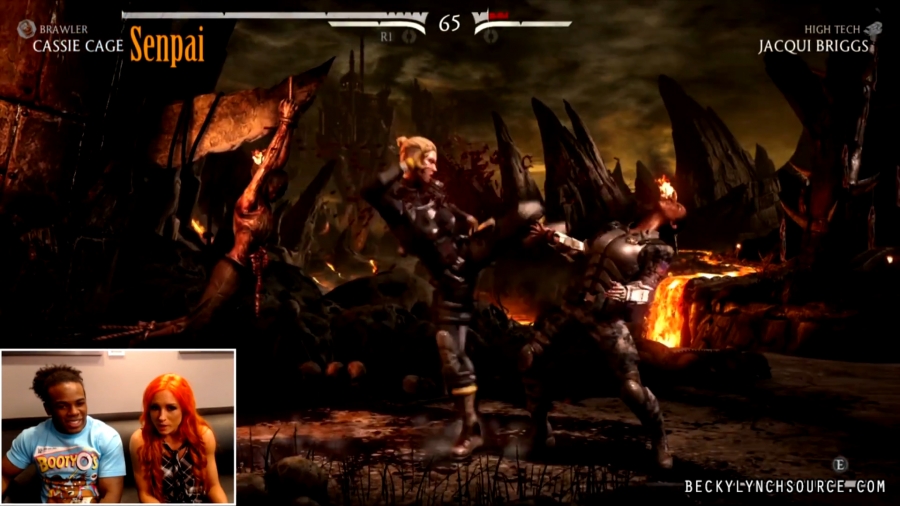Click the Brawler variation emblem beside Cassie Cage
The height and width of the screenshot is (506, 900).
(26, 30)
